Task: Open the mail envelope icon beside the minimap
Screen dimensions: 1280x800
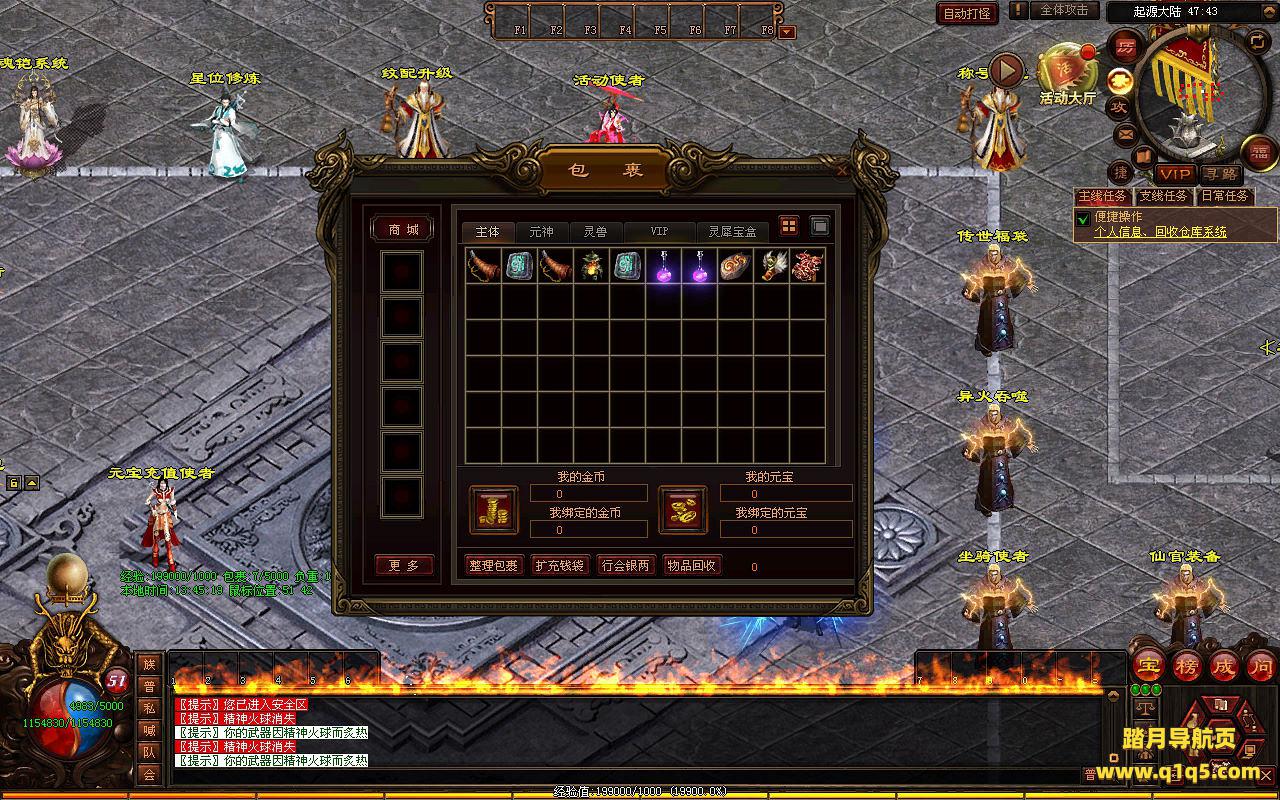Action: coord(1125,133)
